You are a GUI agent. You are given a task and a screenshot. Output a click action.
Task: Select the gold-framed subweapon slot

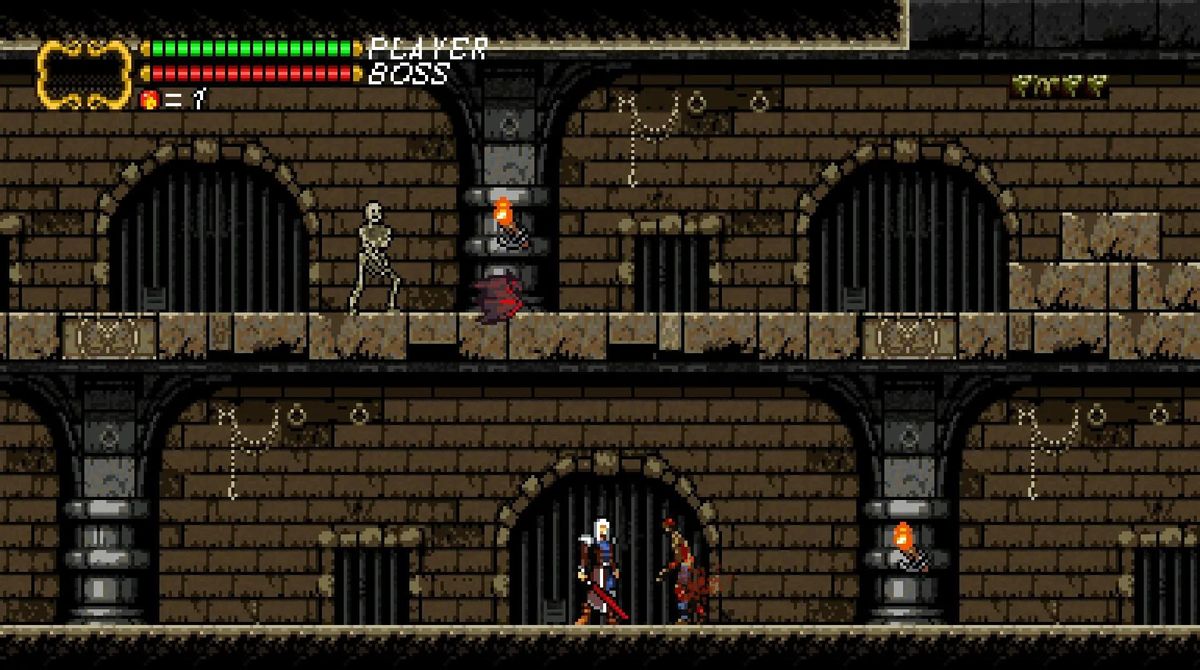click(85, 73)
